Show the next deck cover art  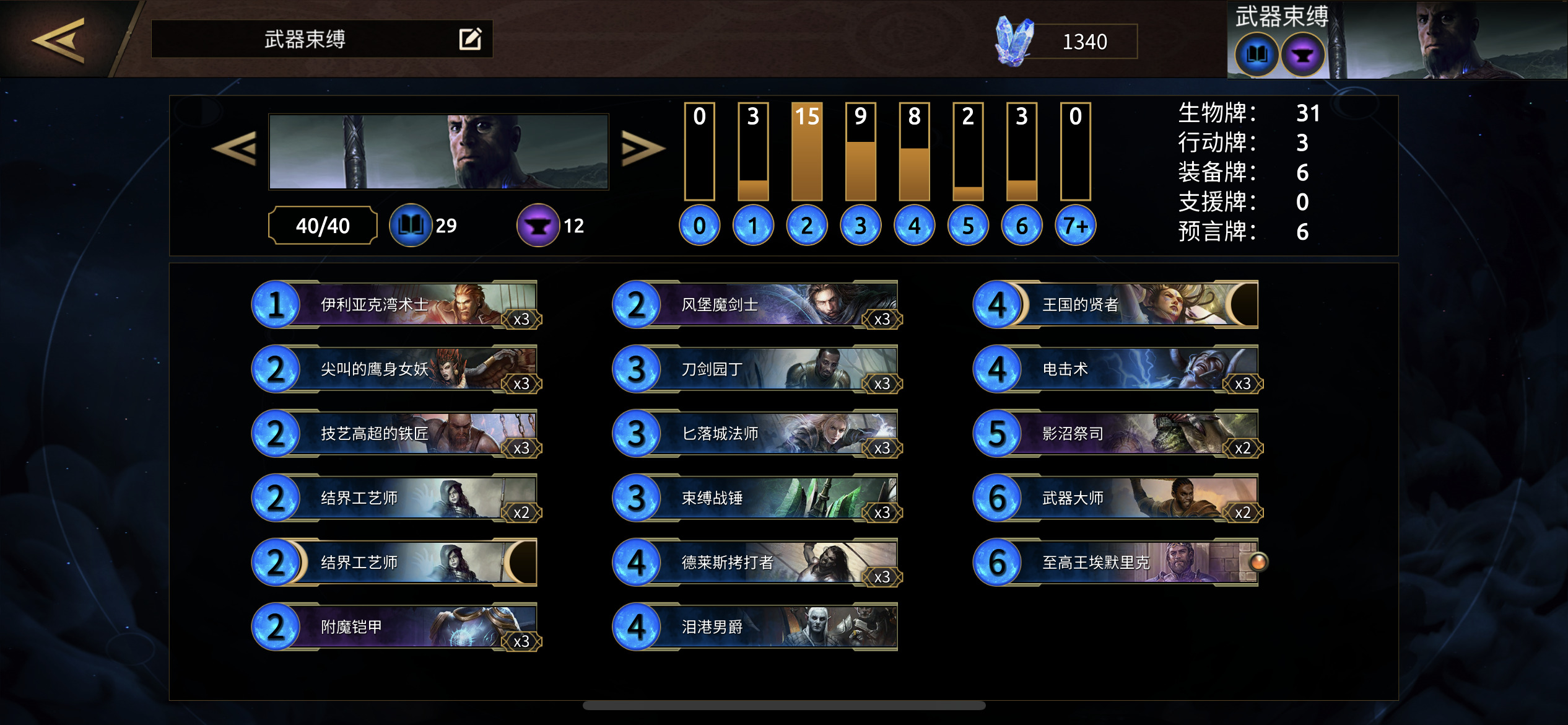pyautogui.click(x=643, y=149)
